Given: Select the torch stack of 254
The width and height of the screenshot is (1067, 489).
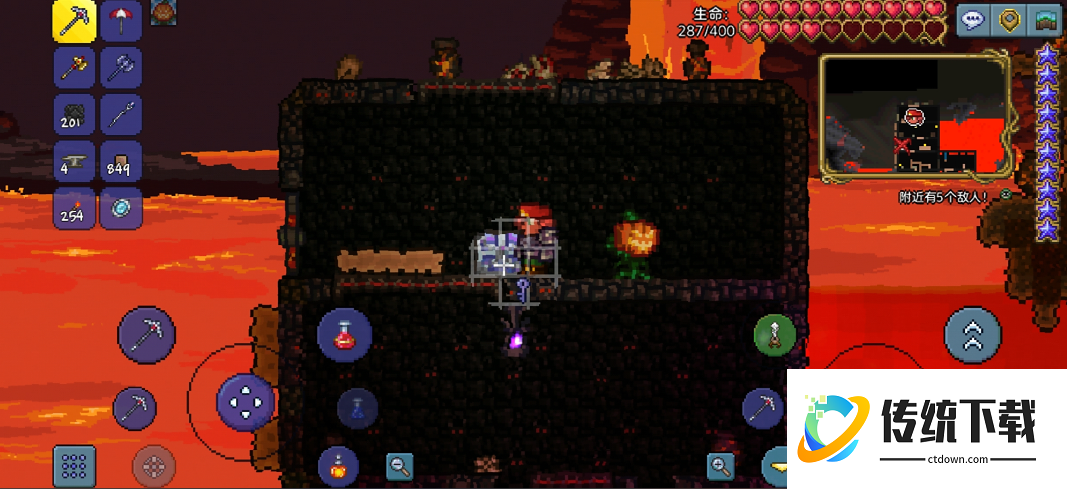Looking at the screenshot, I should pos(75,209).
